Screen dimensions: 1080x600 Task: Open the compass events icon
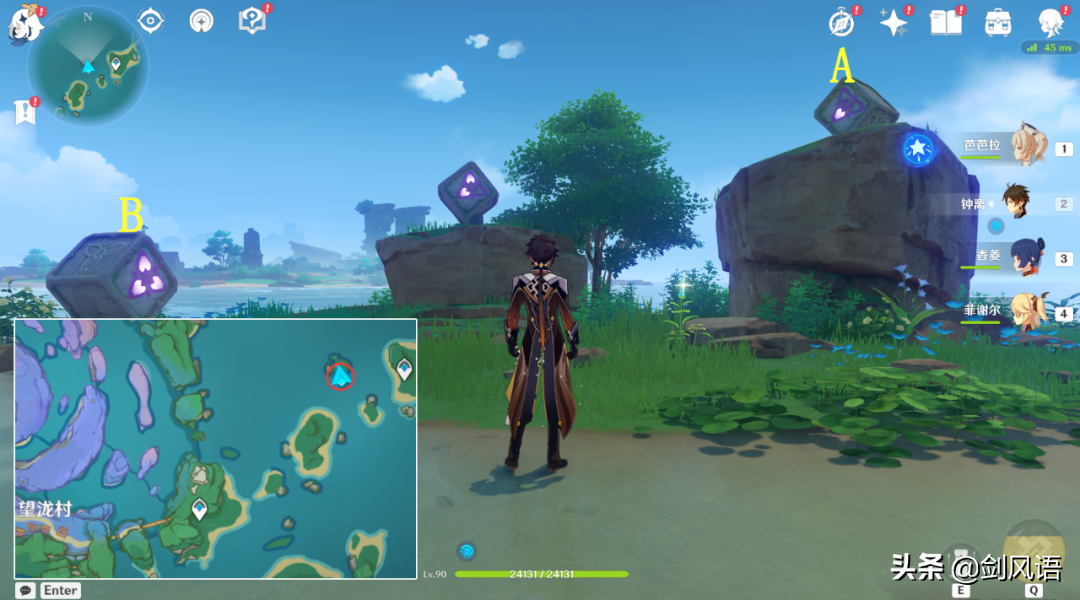pyautogui.click(x=842, y=22)
